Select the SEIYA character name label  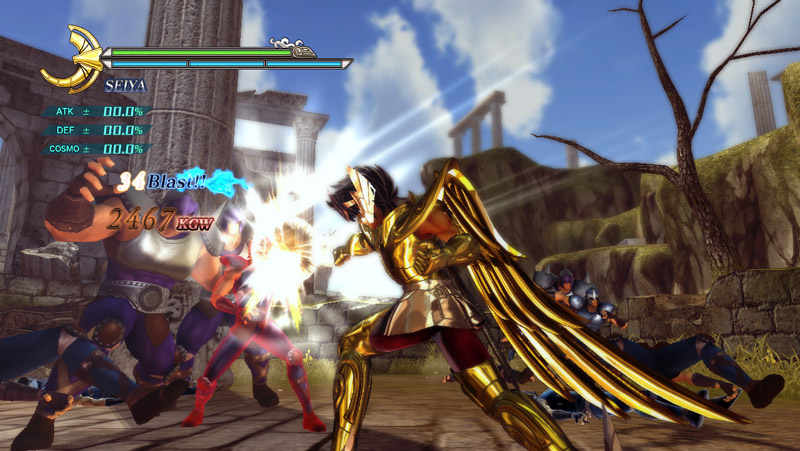tap(125, 88)
